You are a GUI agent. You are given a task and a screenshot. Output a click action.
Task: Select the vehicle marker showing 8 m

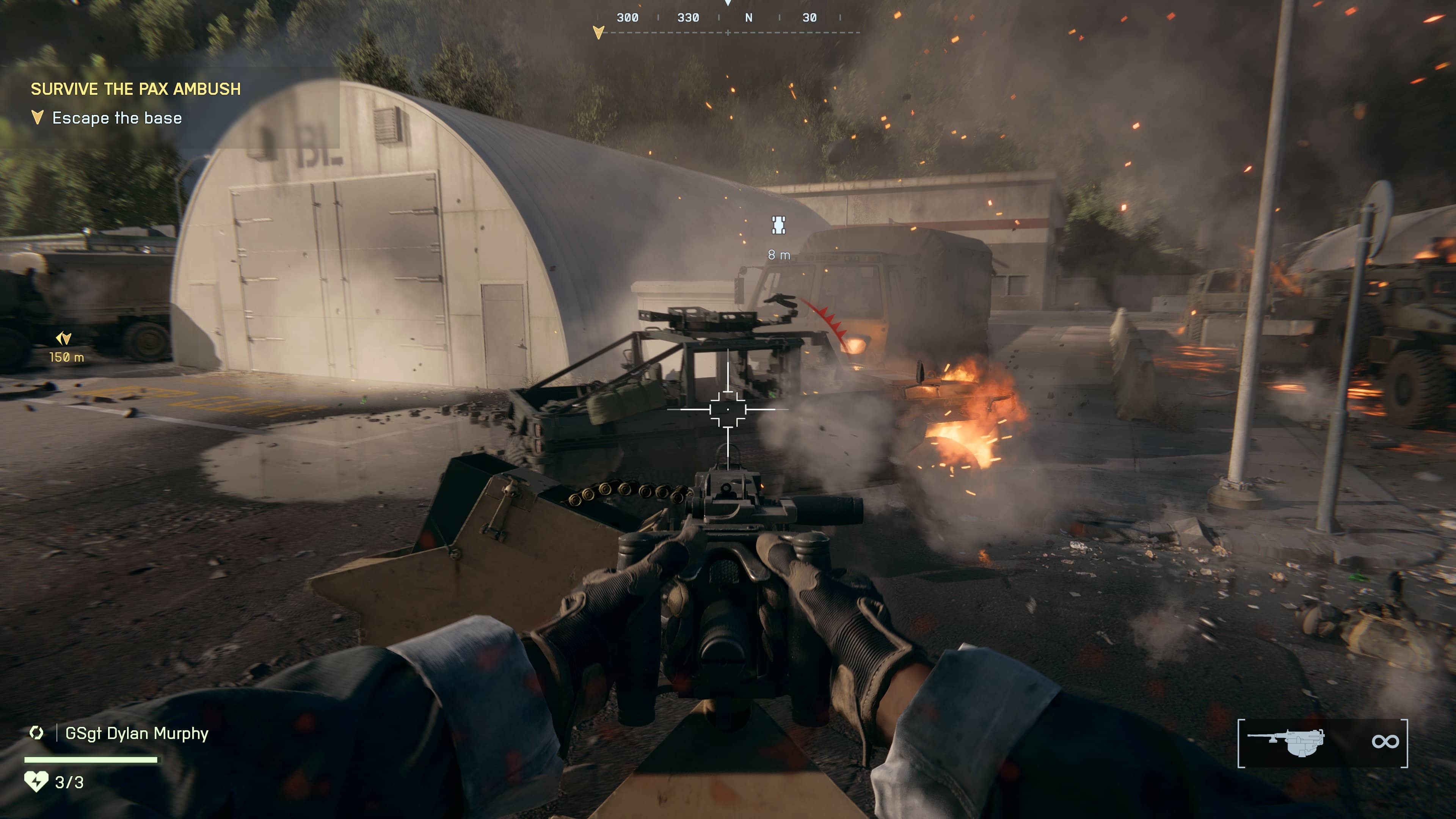click(778, 225)
